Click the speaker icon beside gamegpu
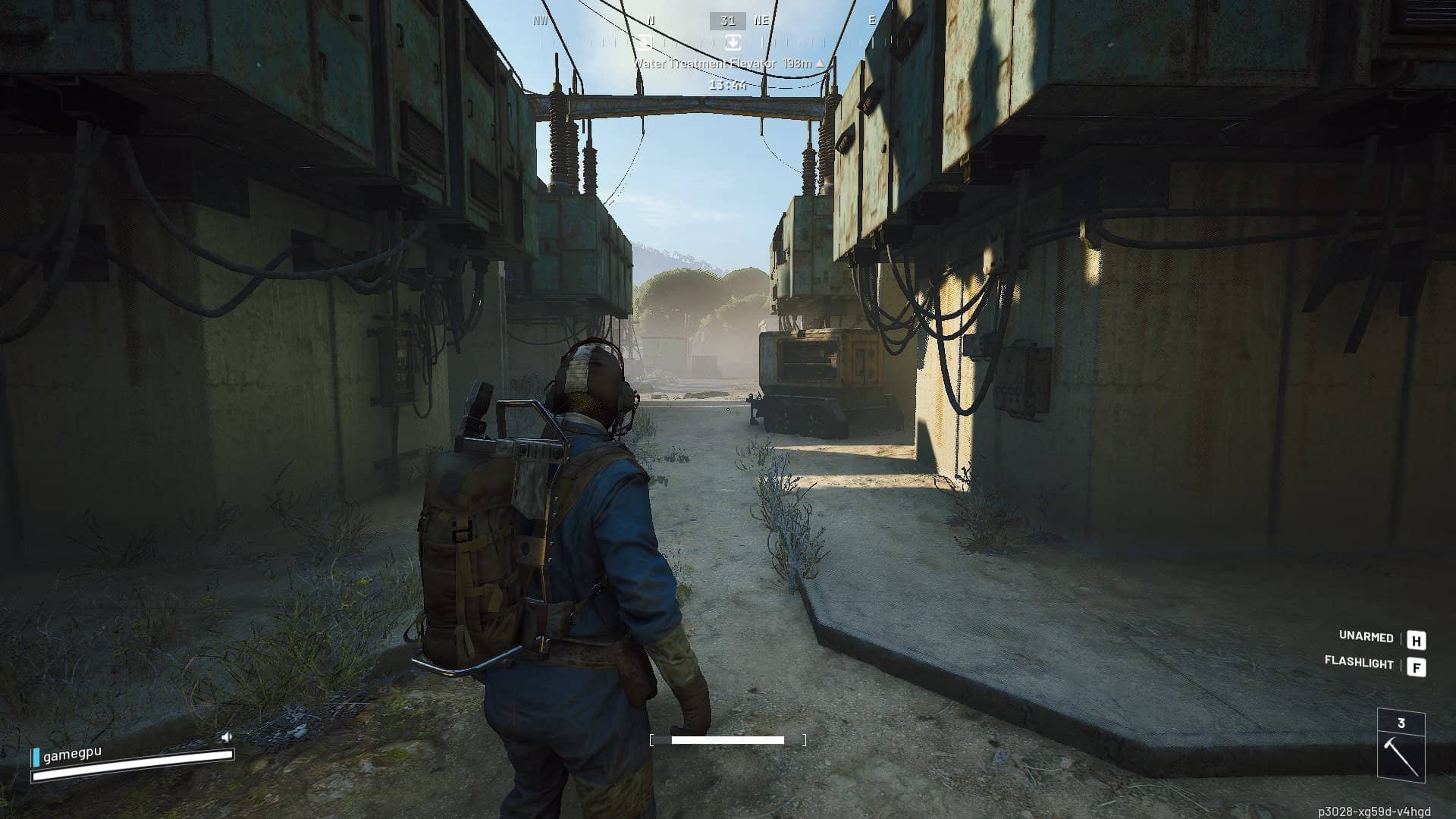 (x=226, y=736)
